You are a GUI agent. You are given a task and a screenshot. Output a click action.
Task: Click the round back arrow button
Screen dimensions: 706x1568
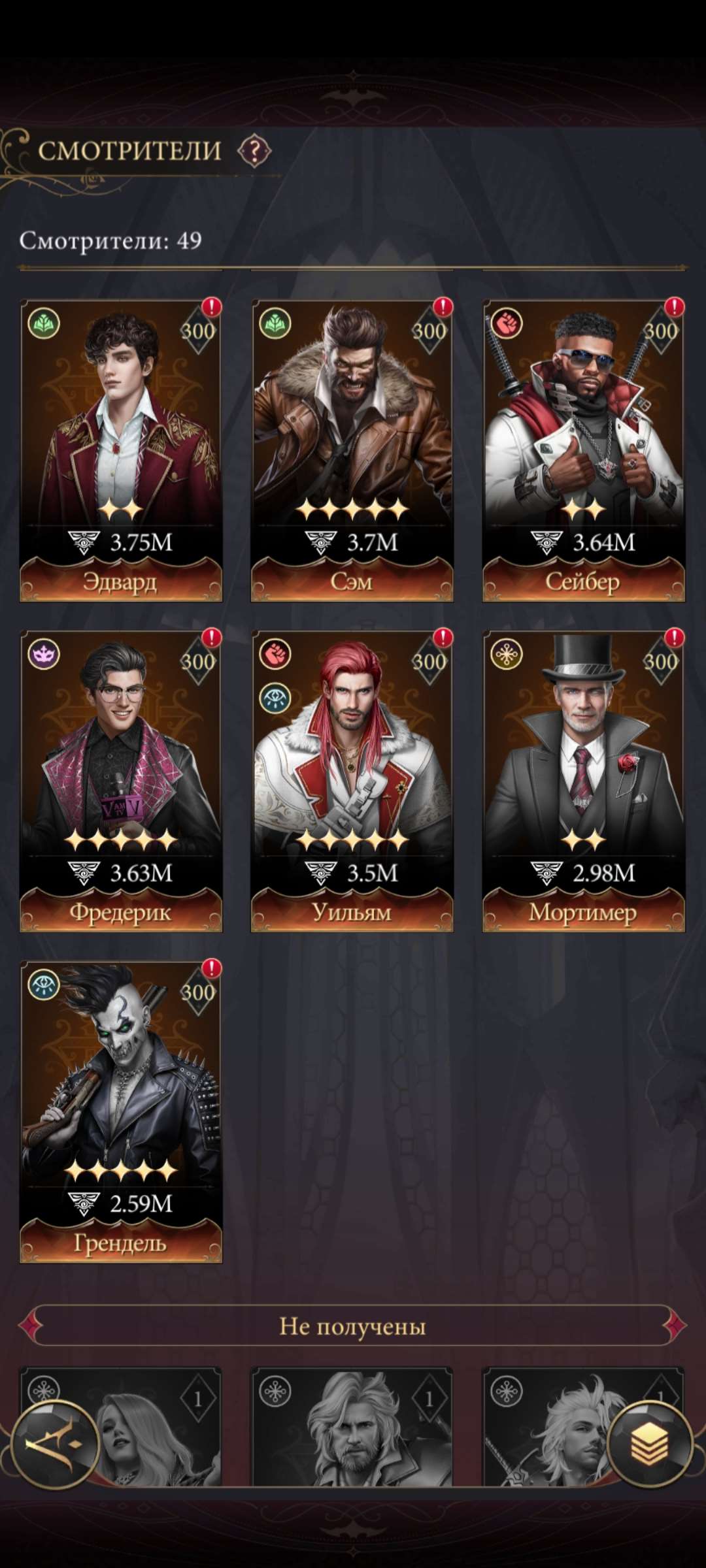coord(55,1445)
